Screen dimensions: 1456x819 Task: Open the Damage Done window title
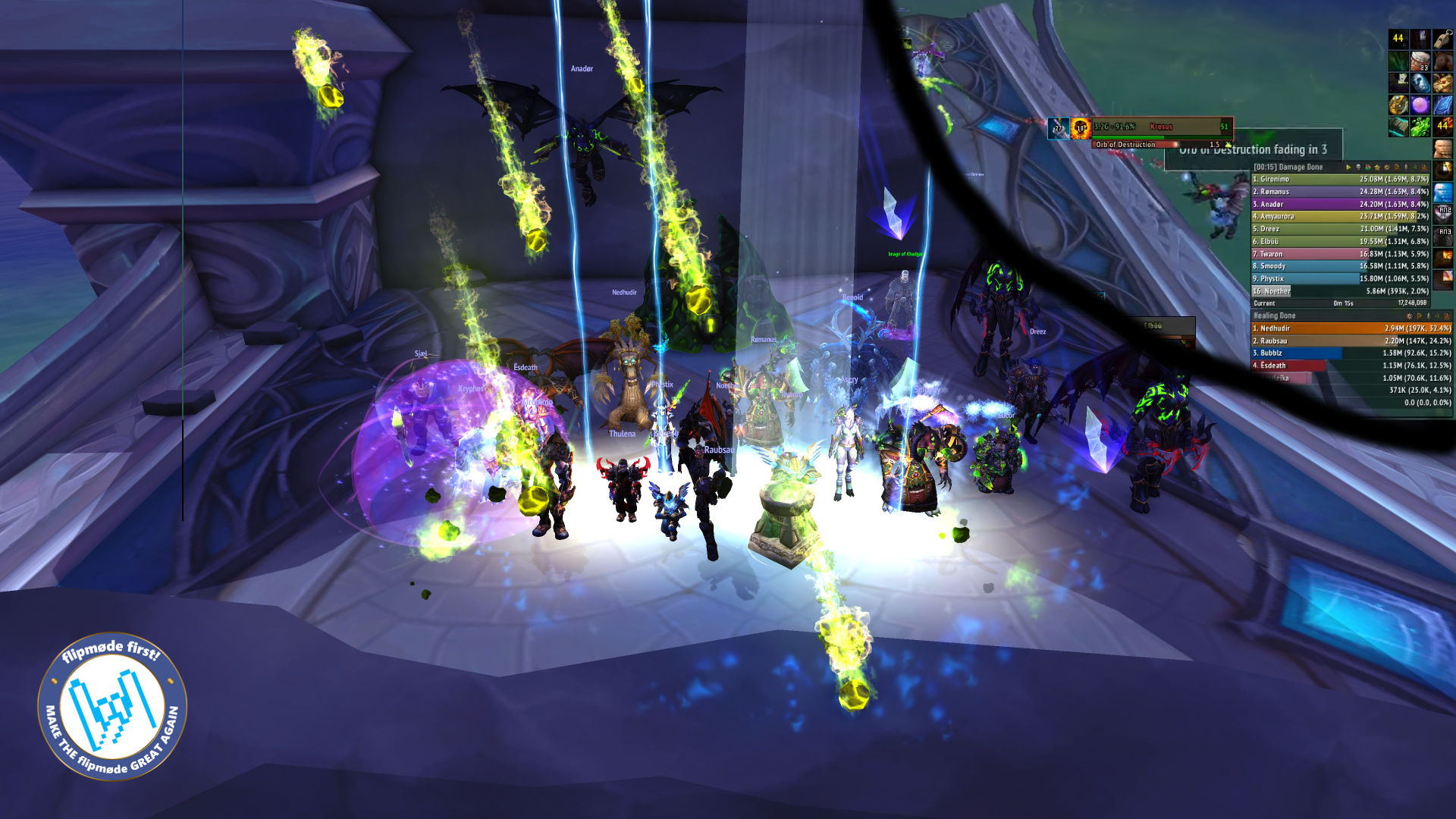1288,167
